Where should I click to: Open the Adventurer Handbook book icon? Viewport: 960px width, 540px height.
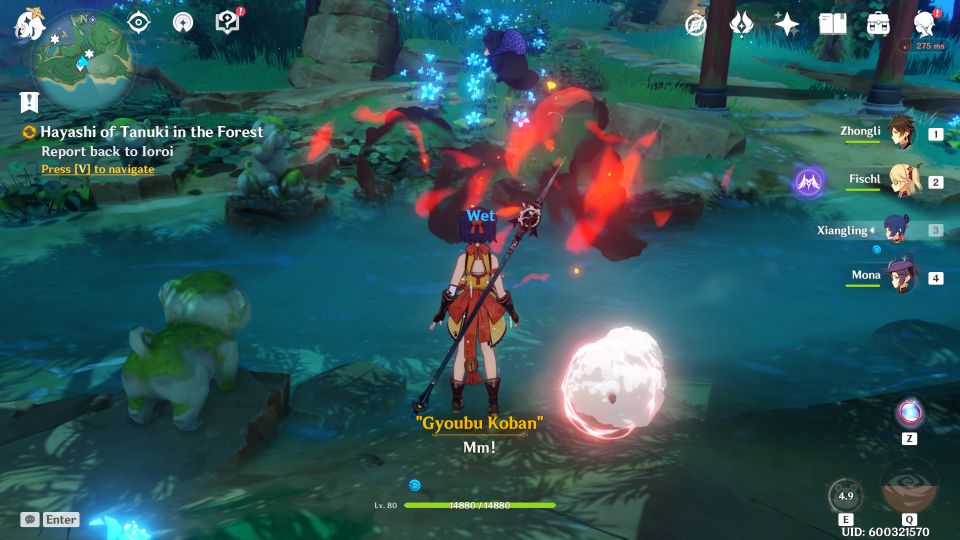(x=832, y=24)
